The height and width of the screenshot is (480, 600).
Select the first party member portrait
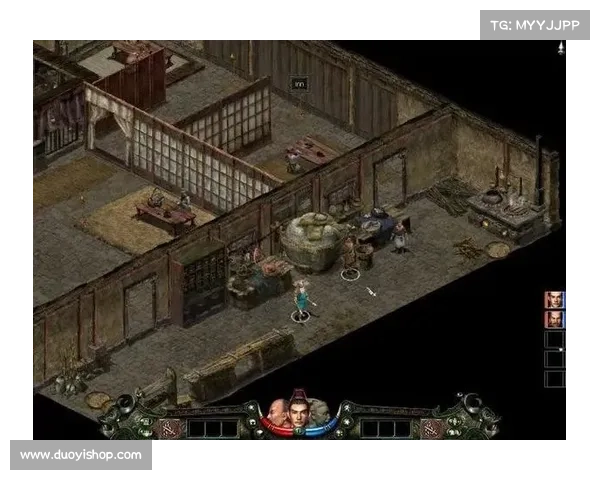[554, 299]
